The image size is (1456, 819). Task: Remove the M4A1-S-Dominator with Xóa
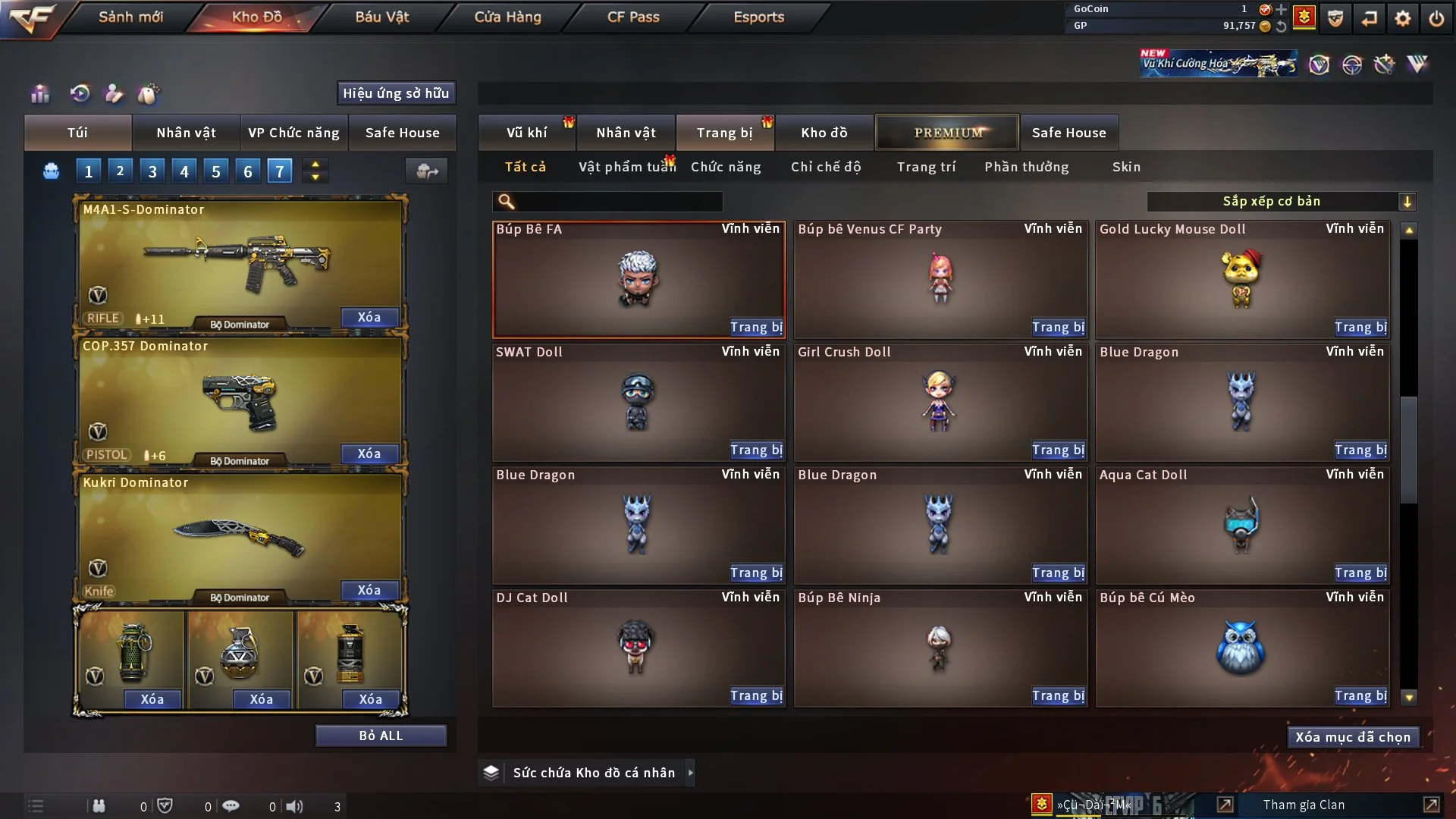(369, 317)
